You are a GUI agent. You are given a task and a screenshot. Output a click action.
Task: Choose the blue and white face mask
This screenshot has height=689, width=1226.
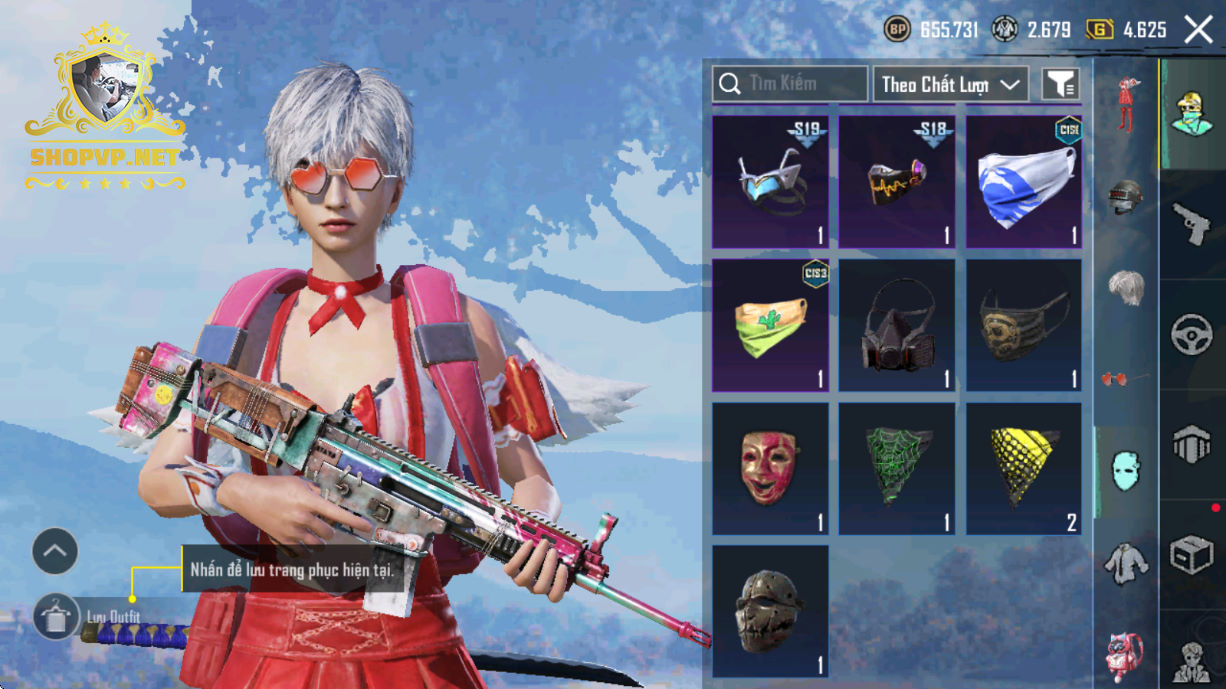(x=1024, y=182)
